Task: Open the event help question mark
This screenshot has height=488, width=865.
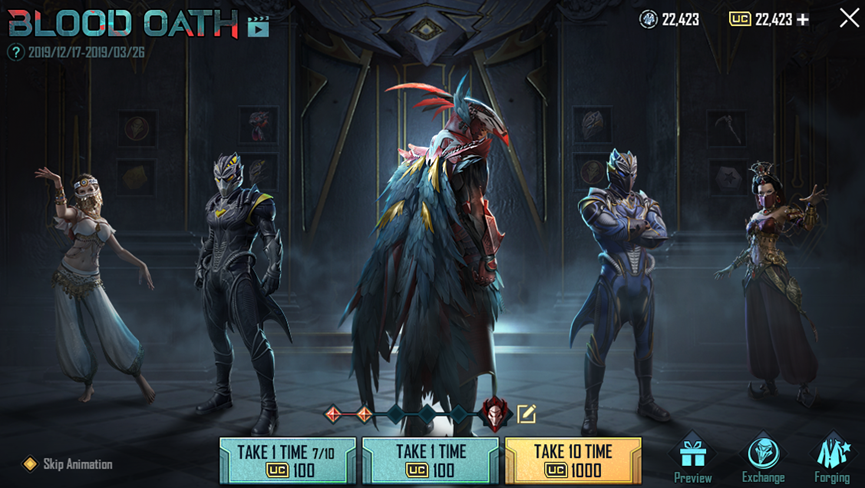Action: click(x=15, y=52)
